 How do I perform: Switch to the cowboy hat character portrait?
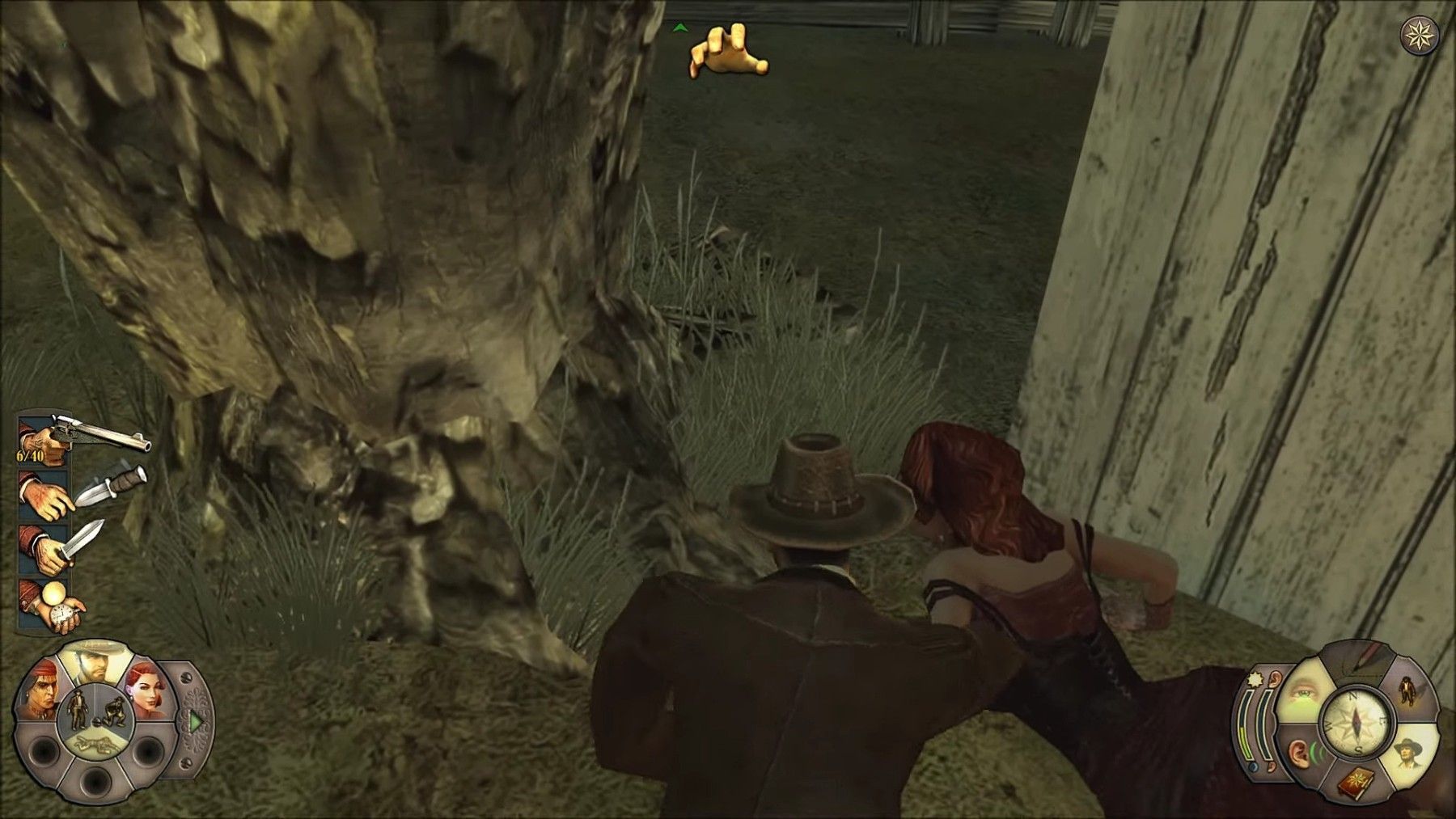tap(94, 663)
